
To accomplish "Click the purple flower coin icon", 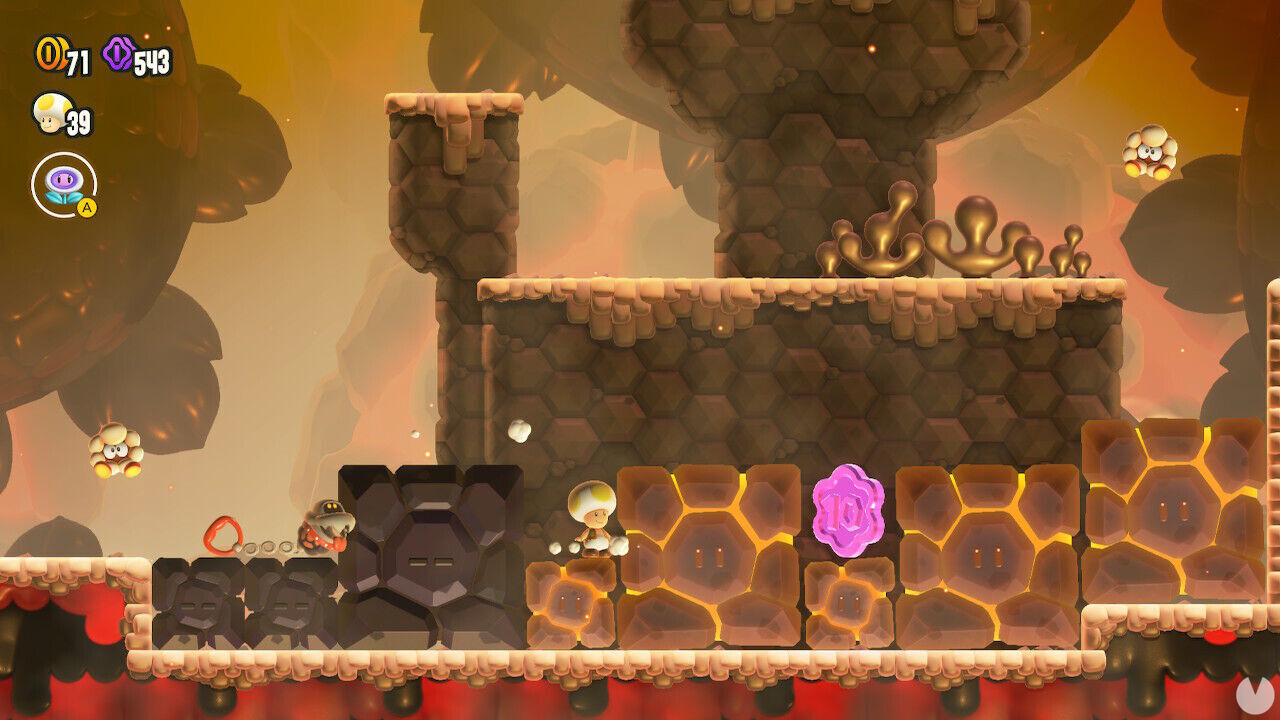I will (x=116, y=52).
